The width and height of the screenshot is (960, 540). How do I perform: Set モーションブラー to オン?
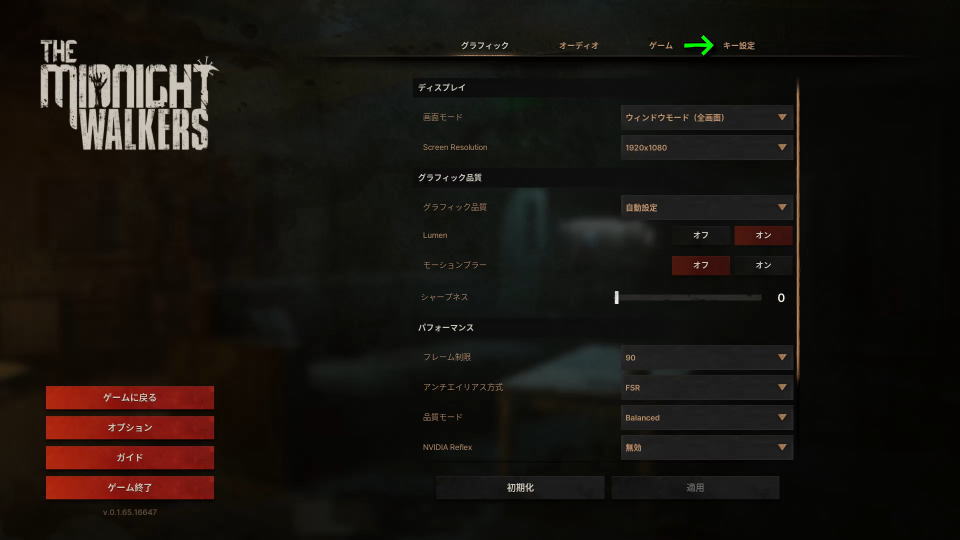point(763,265)
